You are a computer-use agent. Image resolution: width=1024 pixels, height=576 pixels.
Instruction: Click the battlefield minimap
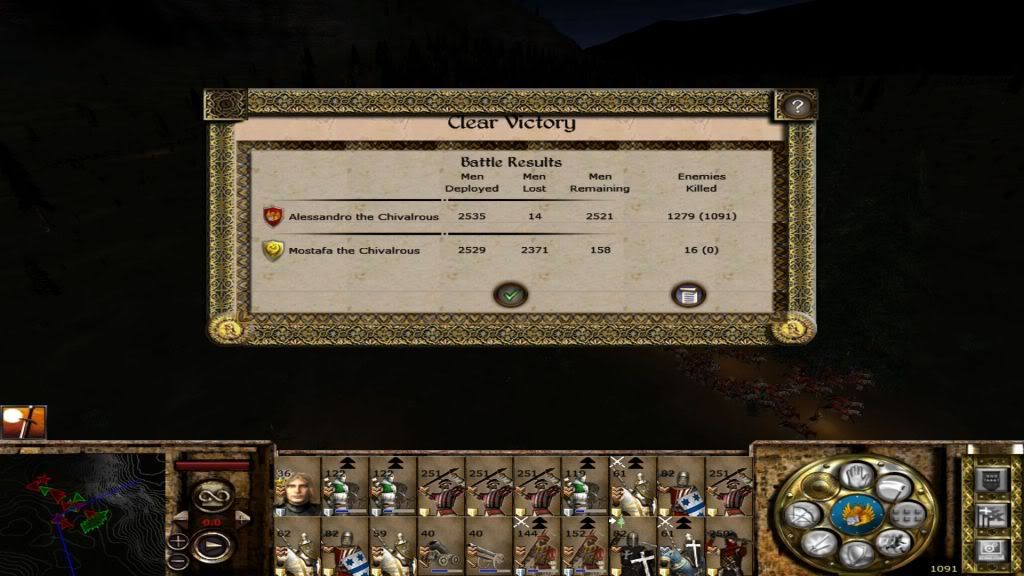click(82, 505)
